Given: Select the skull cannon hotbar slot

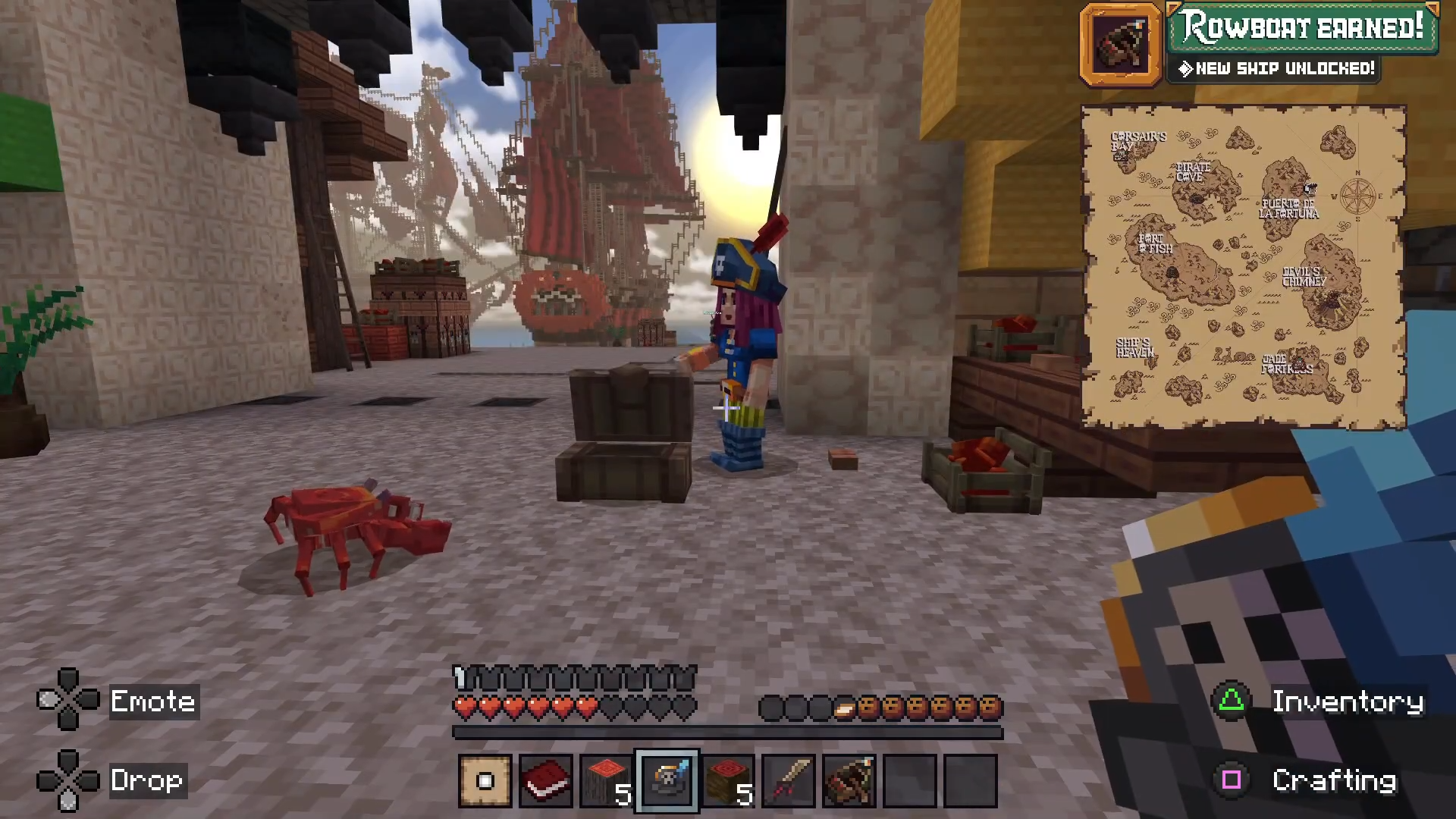Looking at the screenshot, I should (x=667, y=780).
